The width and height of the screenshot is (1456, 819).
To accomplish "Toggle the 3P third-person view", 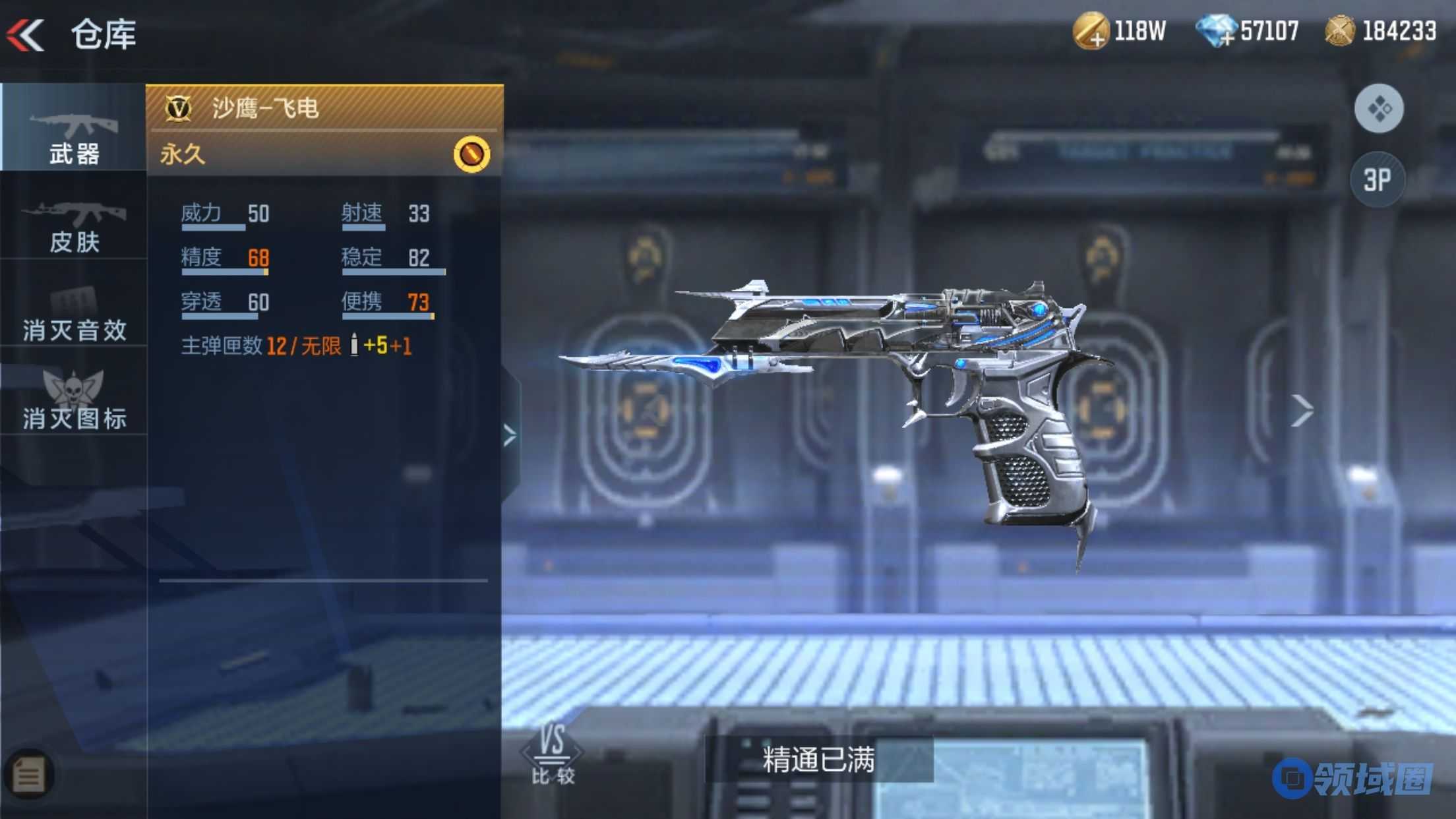I will click(1377, 179).
